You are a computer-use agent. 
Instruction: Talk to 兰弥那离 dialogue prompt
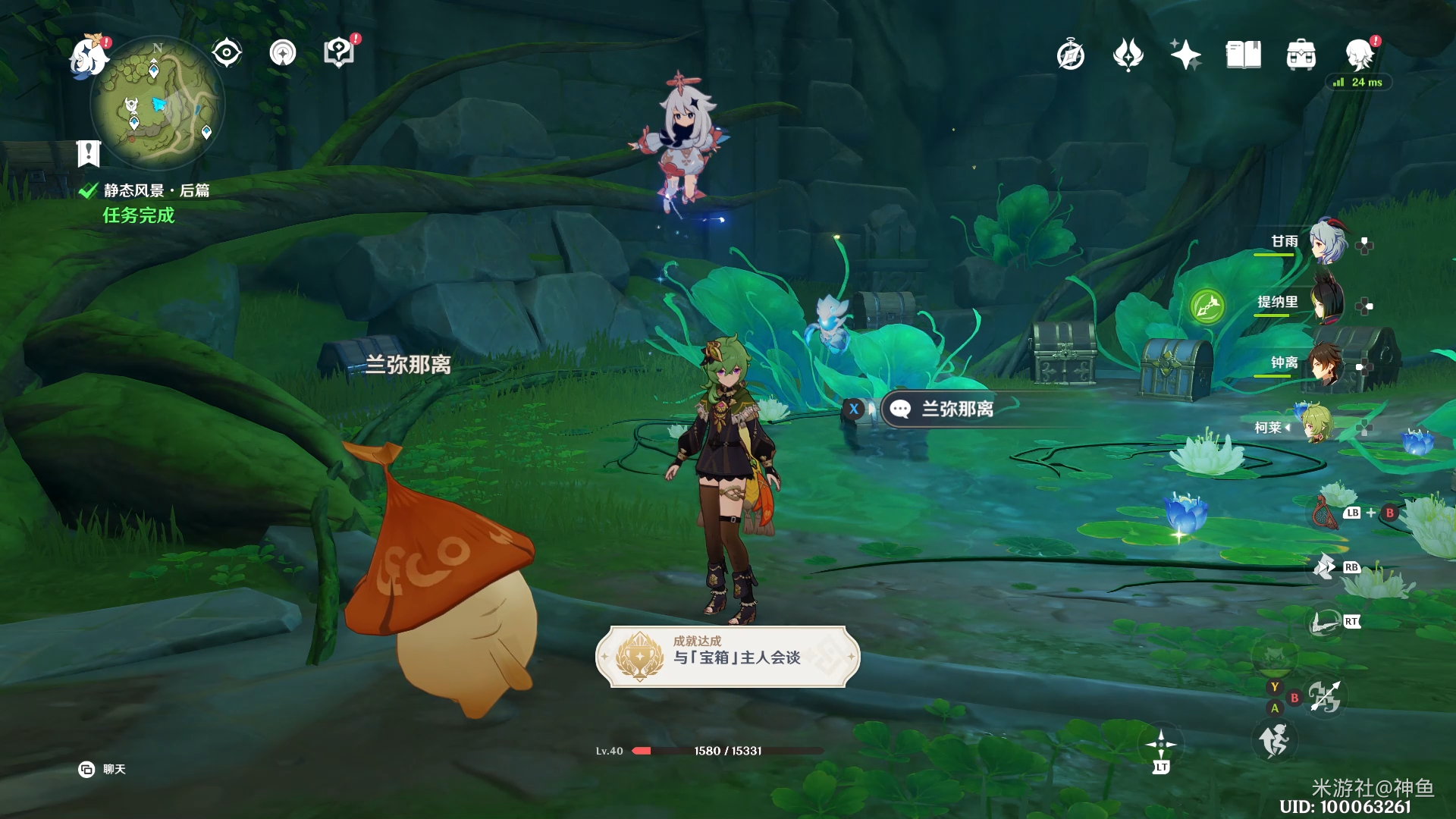[x=955, y=409]
